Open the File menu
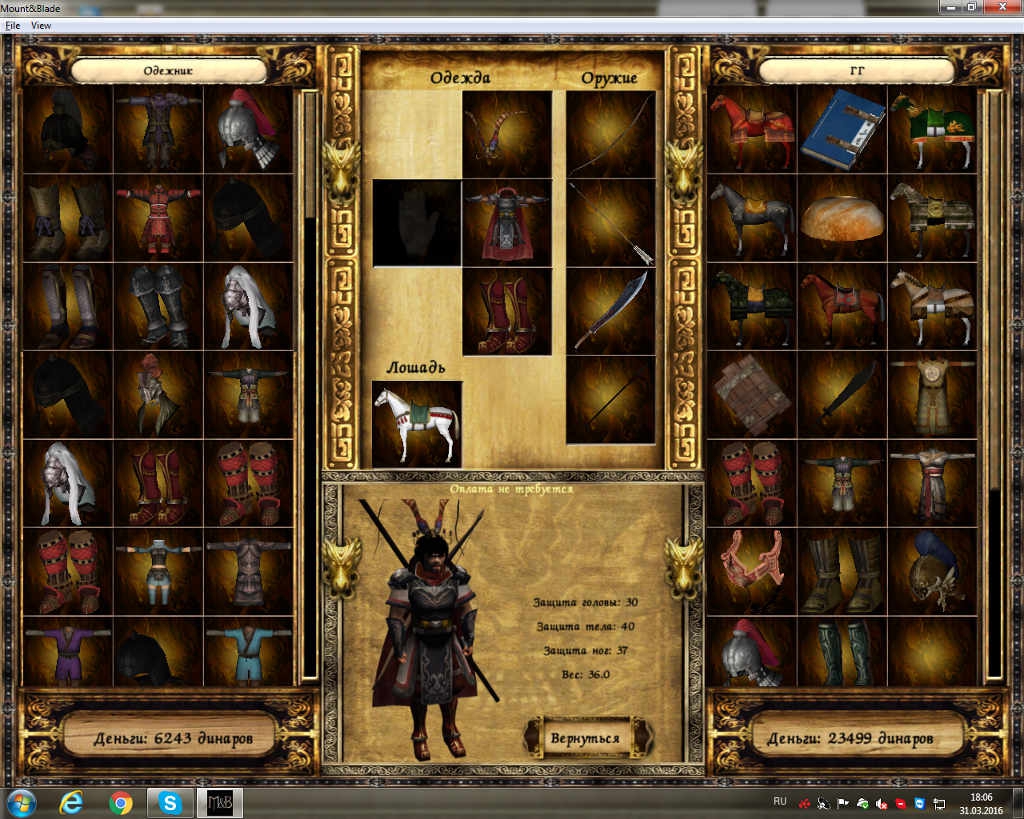 (x=13, y=25)
